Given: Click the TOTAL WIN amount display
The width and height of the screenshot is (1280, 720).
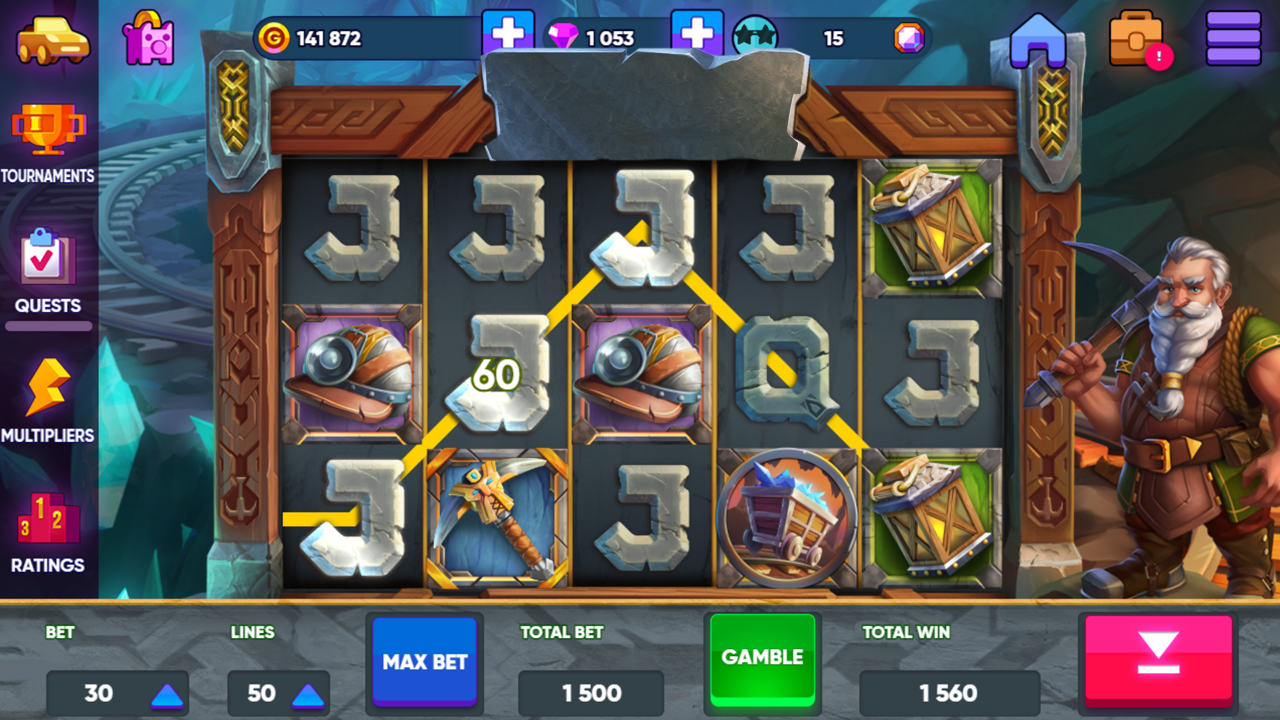Looking at the screenshot, I should [949, 693].
